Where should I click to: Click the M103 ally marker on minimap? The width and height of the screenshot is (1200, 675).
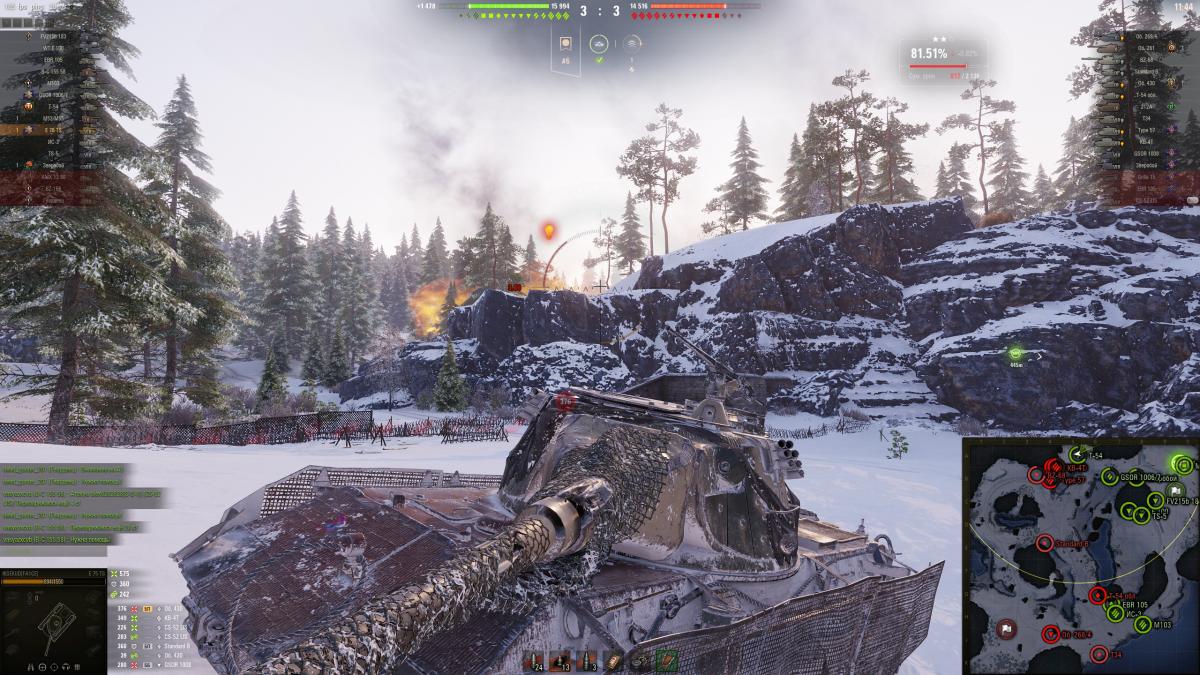[x=1143, y=624]
